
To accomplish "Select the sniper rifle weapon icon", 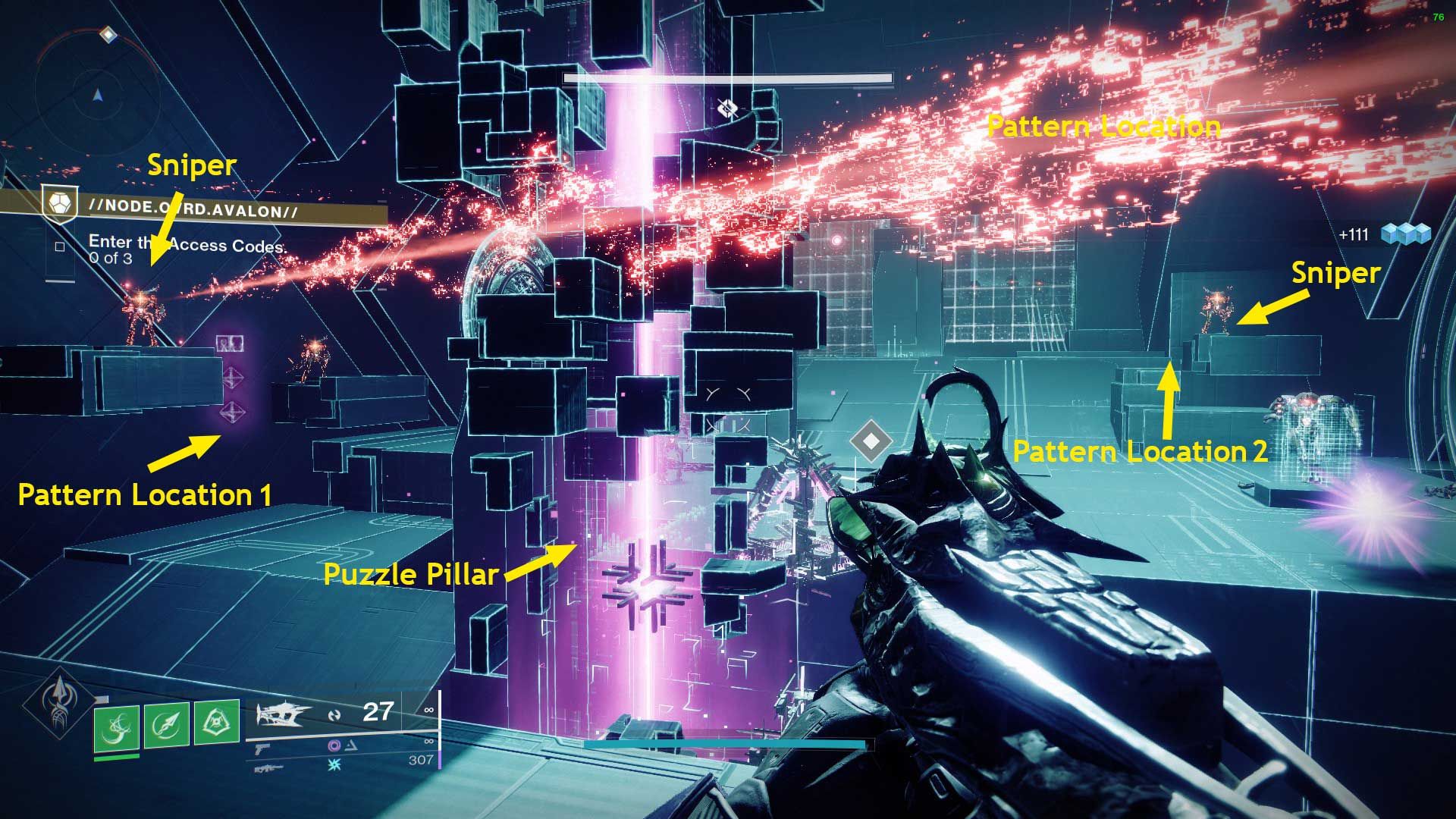I will [269, 770].
